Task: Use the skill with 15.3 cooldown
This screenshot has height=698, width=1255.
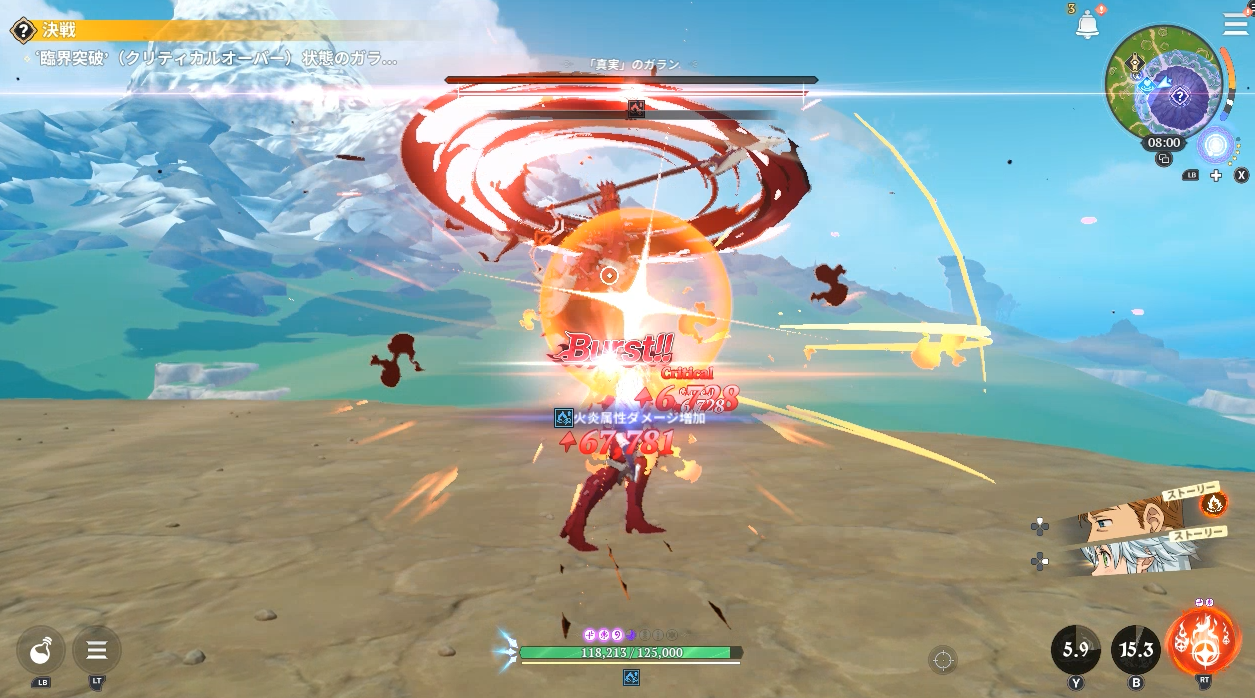Action: [1136, 650]
